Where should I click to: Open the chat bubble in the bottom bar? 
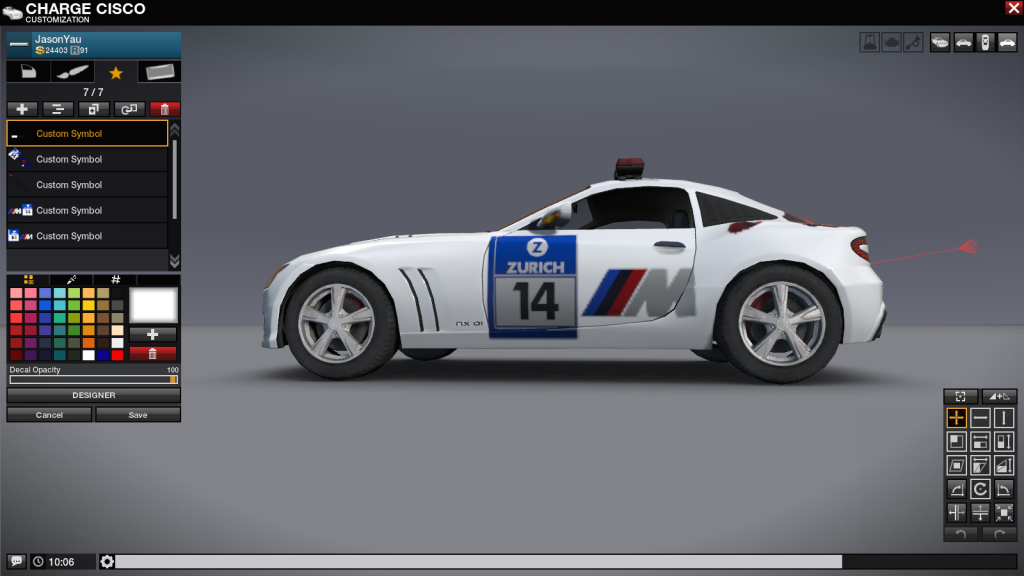coord(16,562)
